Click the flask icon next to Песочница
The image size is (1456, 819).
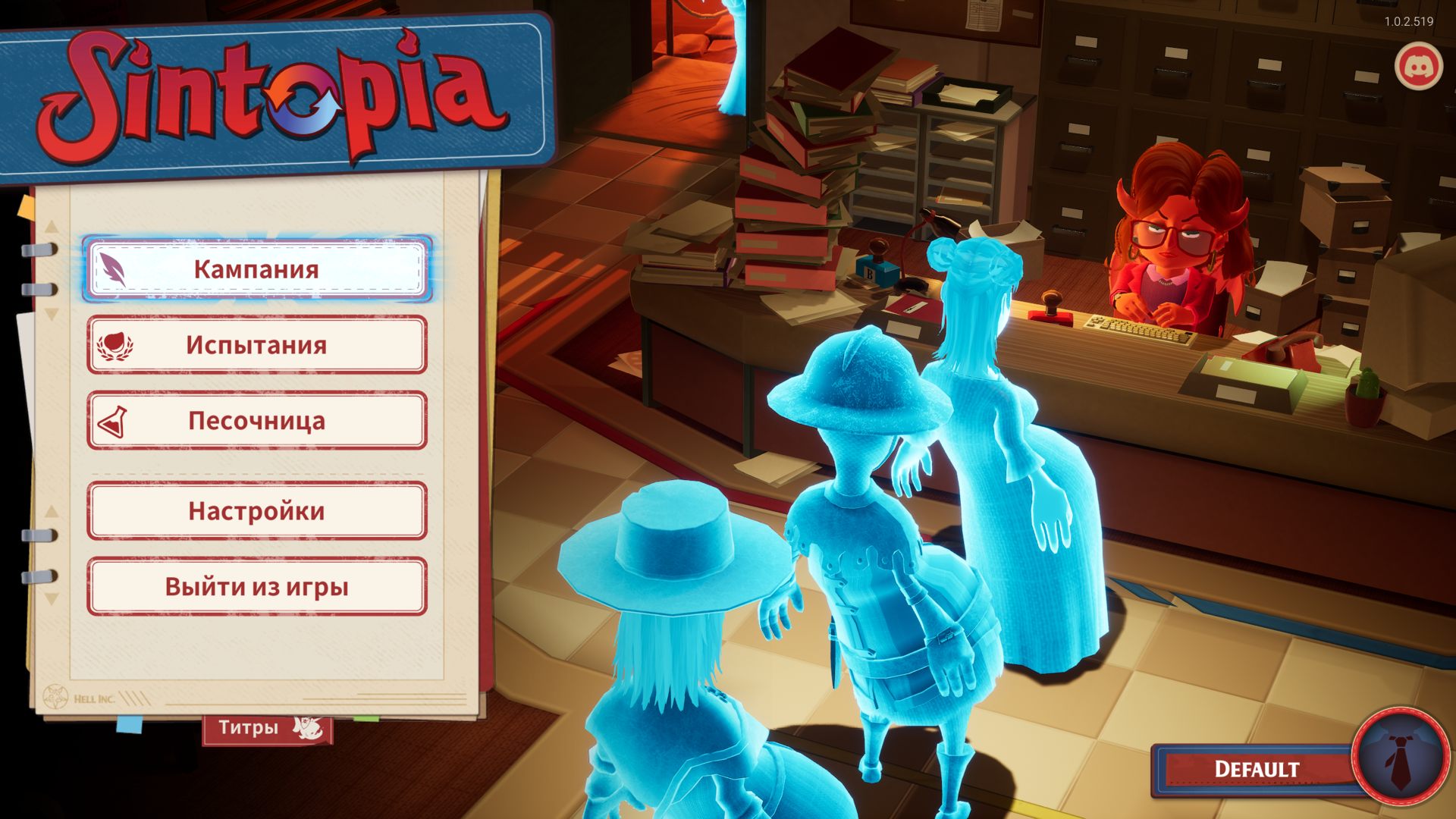pyautogui.click(x=112, y=422)
